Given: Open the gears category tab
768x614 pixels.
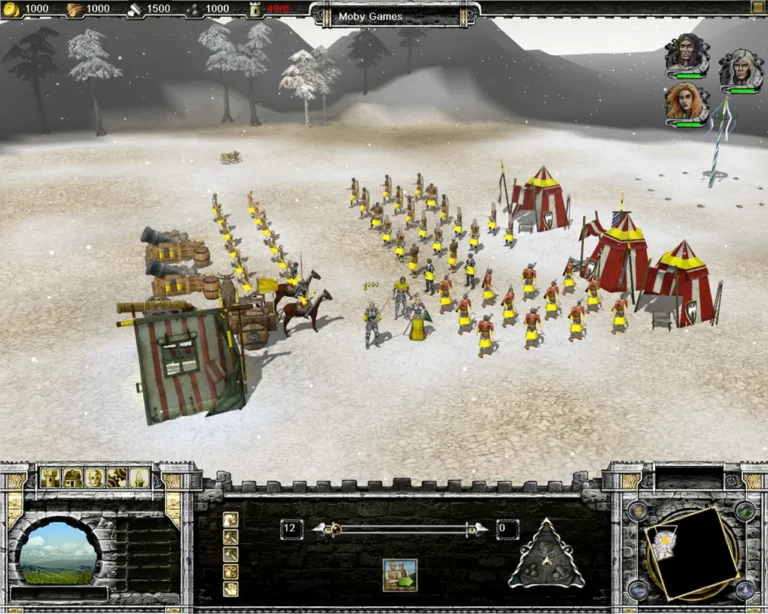Looking at the screenshot, I should click(116, 477).
